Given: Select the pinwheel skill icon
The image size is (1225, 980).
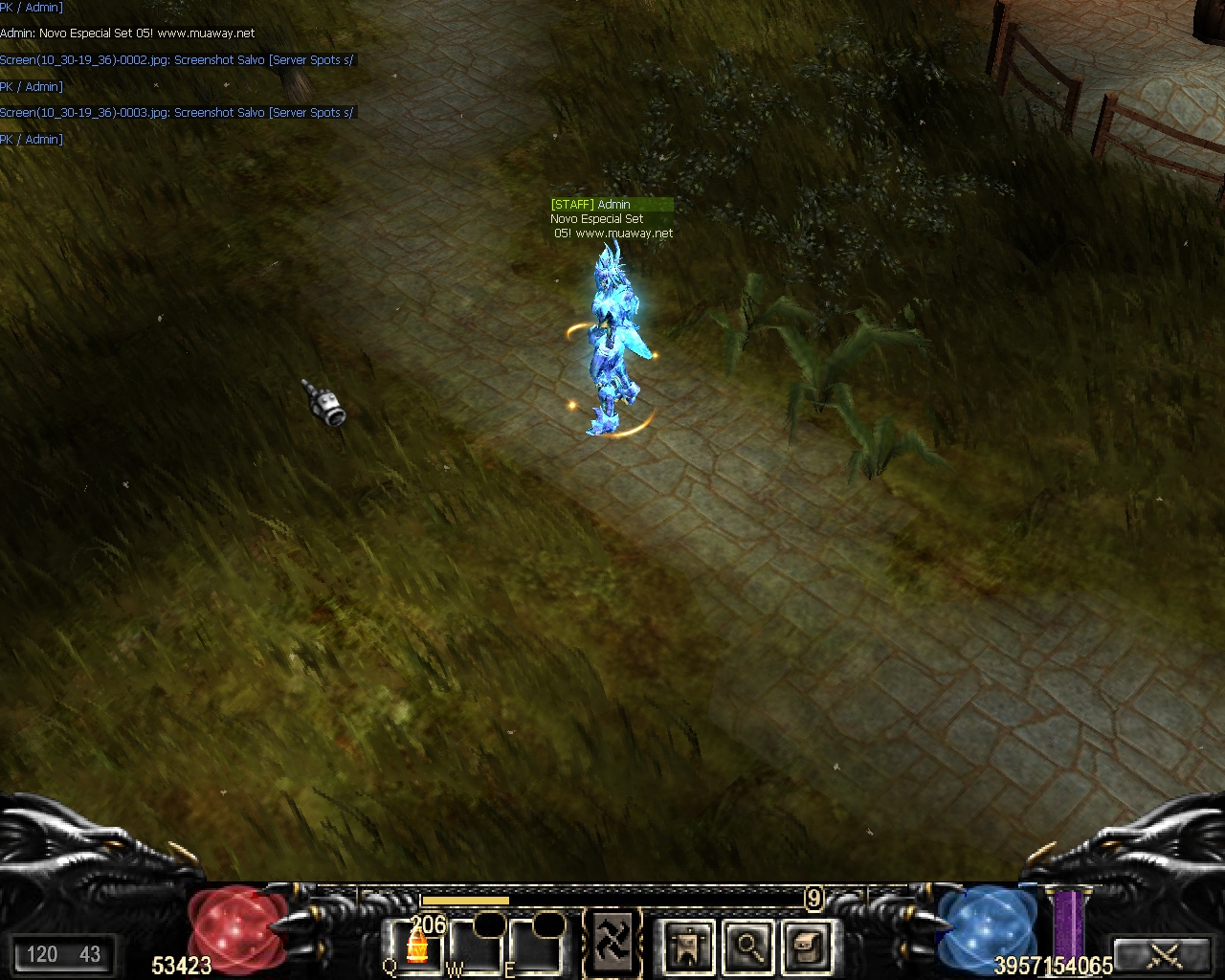Looking at the screenshot, I should click(613, 939).
